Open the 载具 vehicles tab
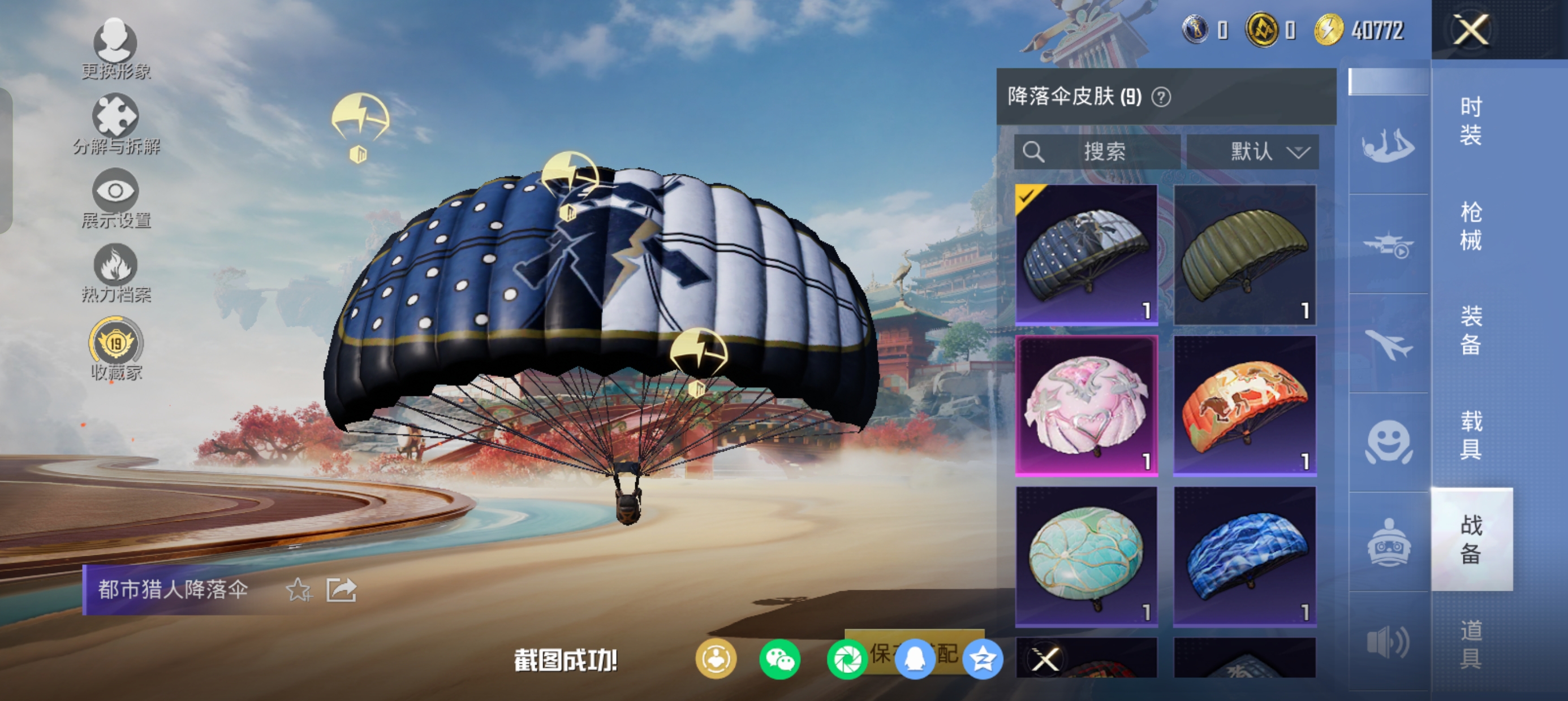 pos(1471,435)
